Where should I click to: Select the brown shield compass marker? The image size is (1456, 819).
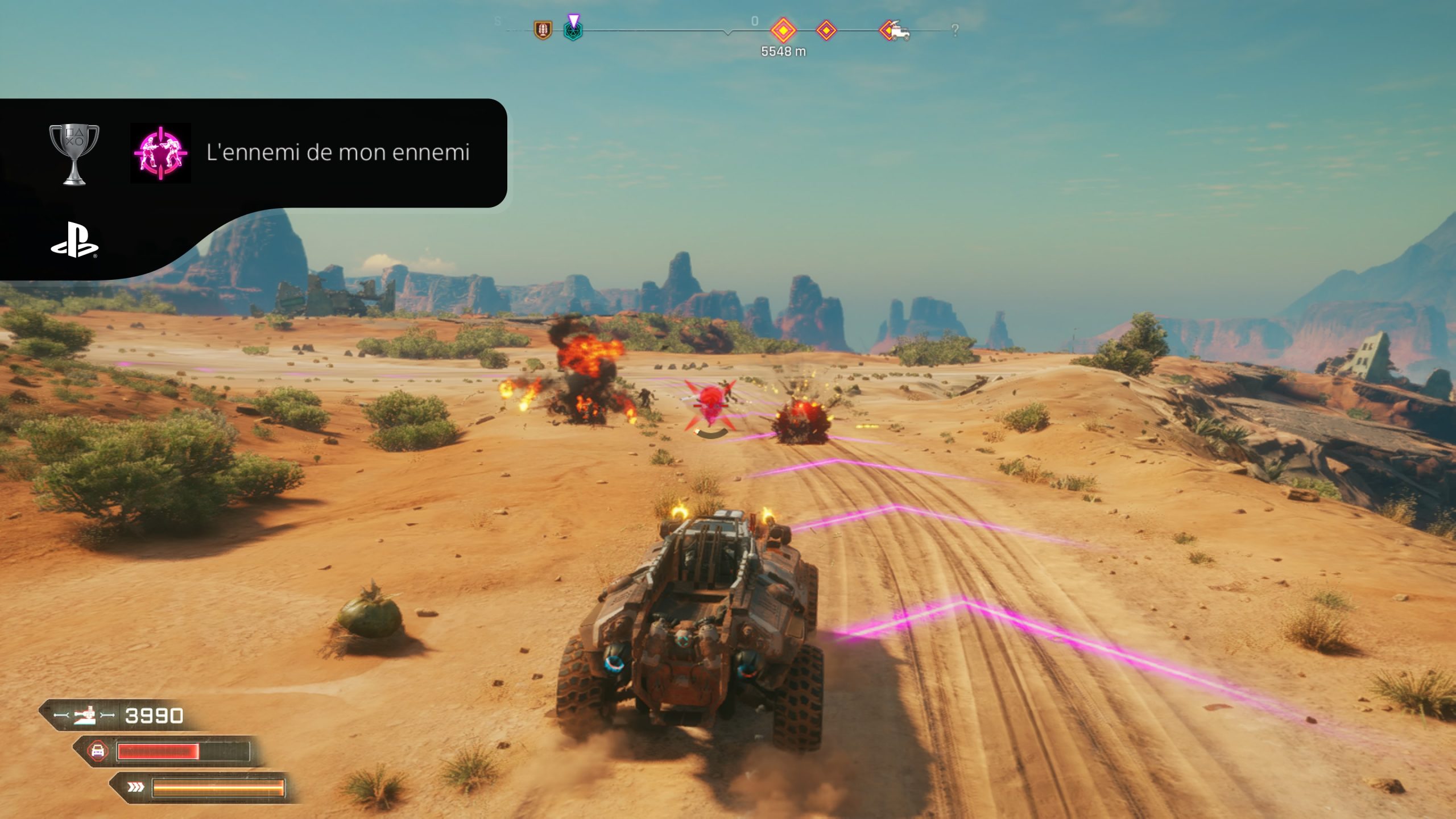[x=543, y=30]
